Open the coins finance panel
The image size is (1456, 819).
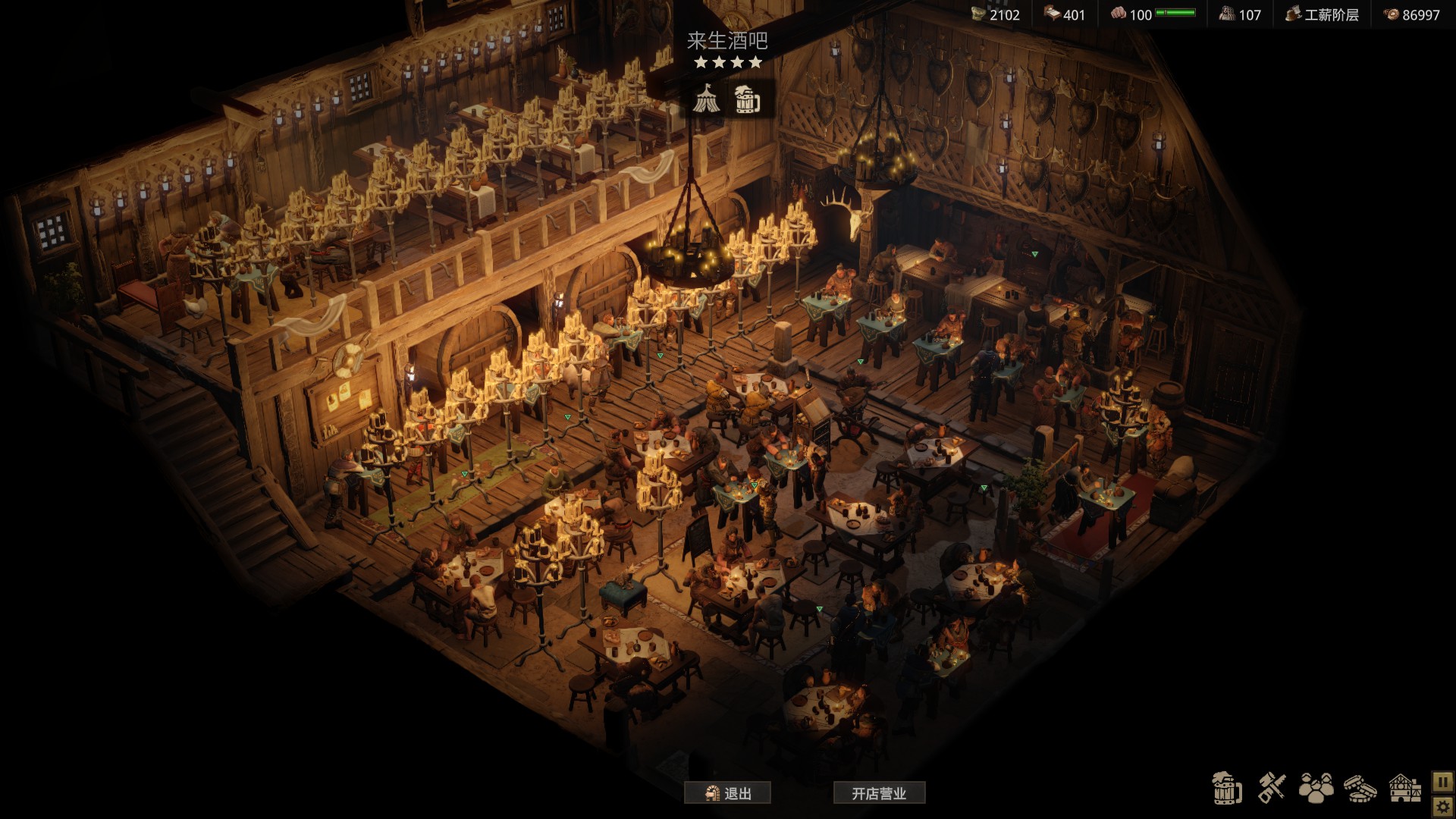[x=1360, y=789]
